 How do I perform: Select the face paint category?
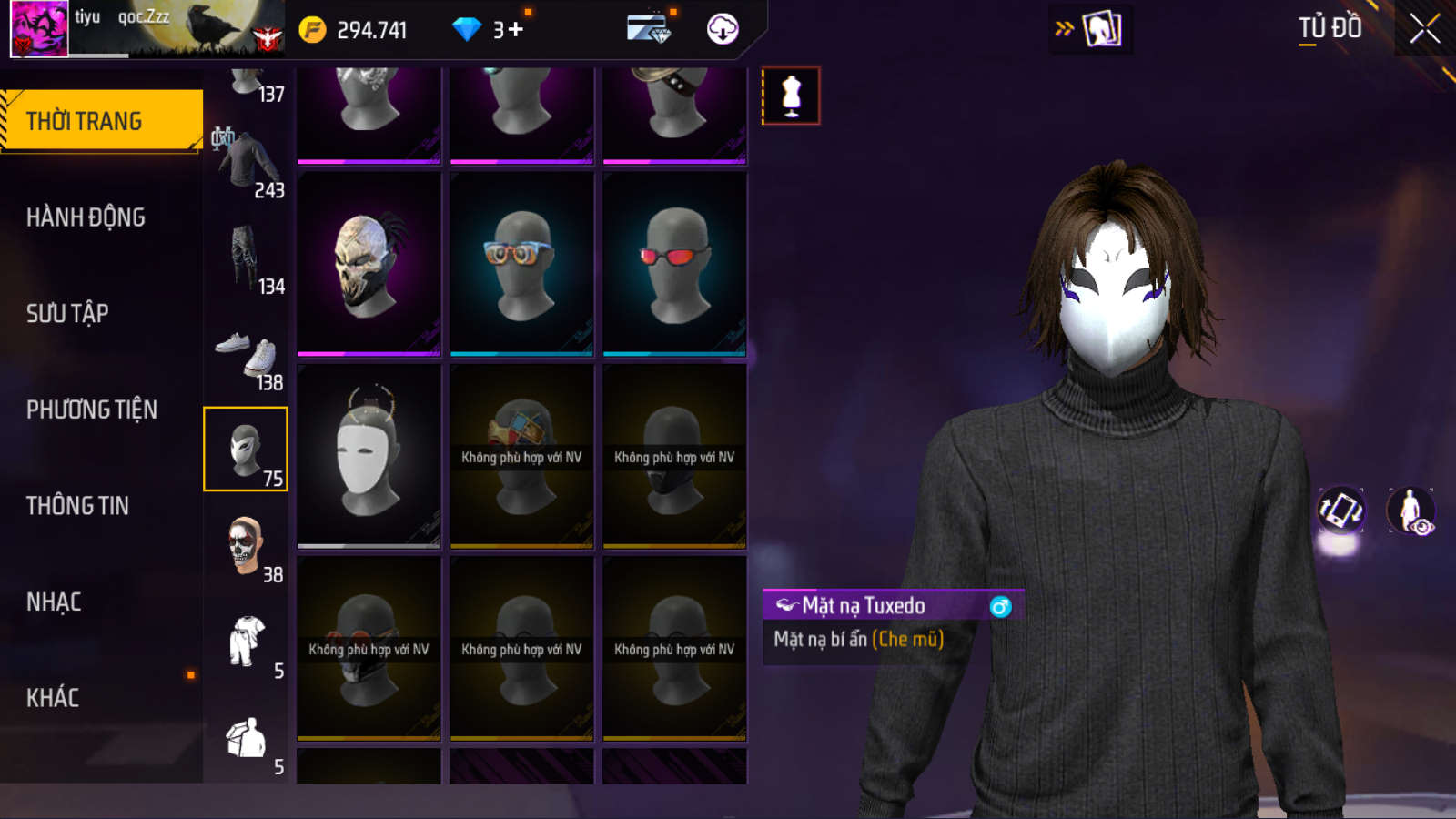[x=246, y=546]
